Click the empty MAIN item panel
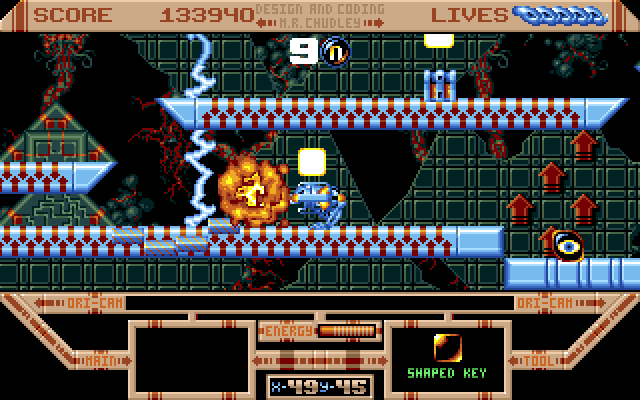Viewport: 640px width, 400px height. pyautogui.click(x=190, y=357)
